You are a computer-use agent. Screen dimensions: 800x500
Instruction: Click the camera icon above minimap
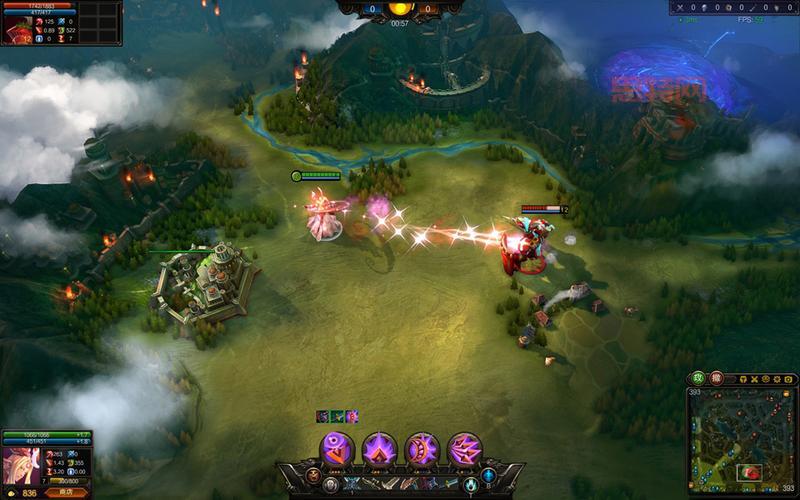(789, 380)
